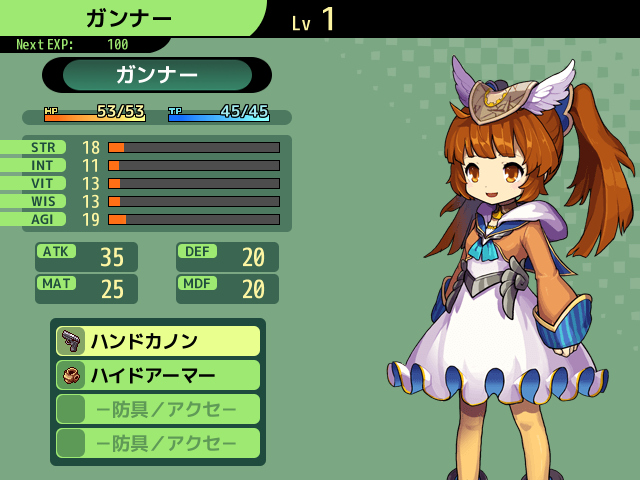Select the ハイドアーマー armor slot

(x=158, y=375)
